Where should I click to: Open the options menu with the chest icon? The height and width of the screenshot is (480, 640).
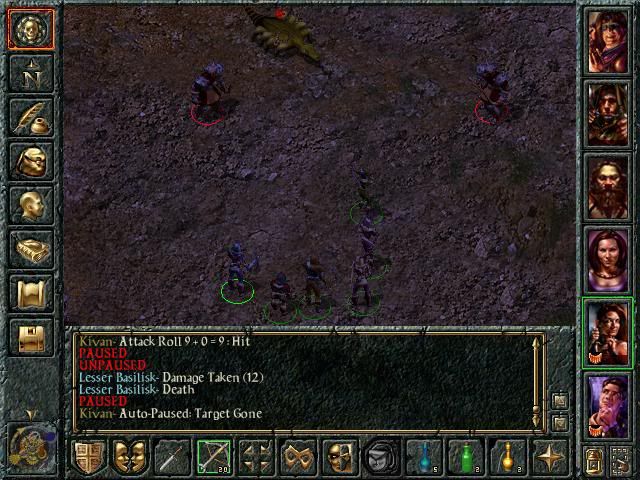30,336
